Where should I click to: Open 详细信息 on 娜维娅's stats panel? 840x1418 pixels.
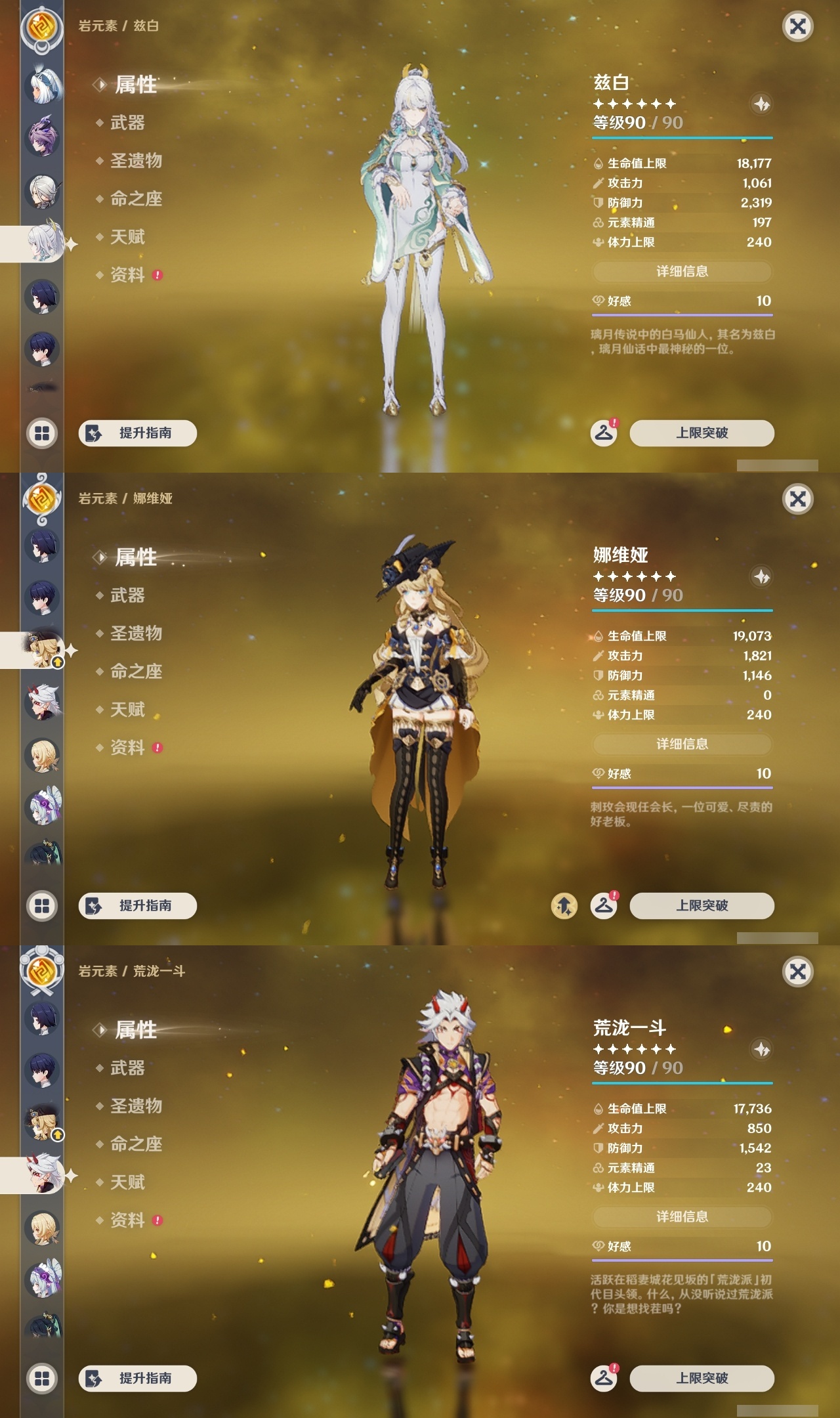682,744
